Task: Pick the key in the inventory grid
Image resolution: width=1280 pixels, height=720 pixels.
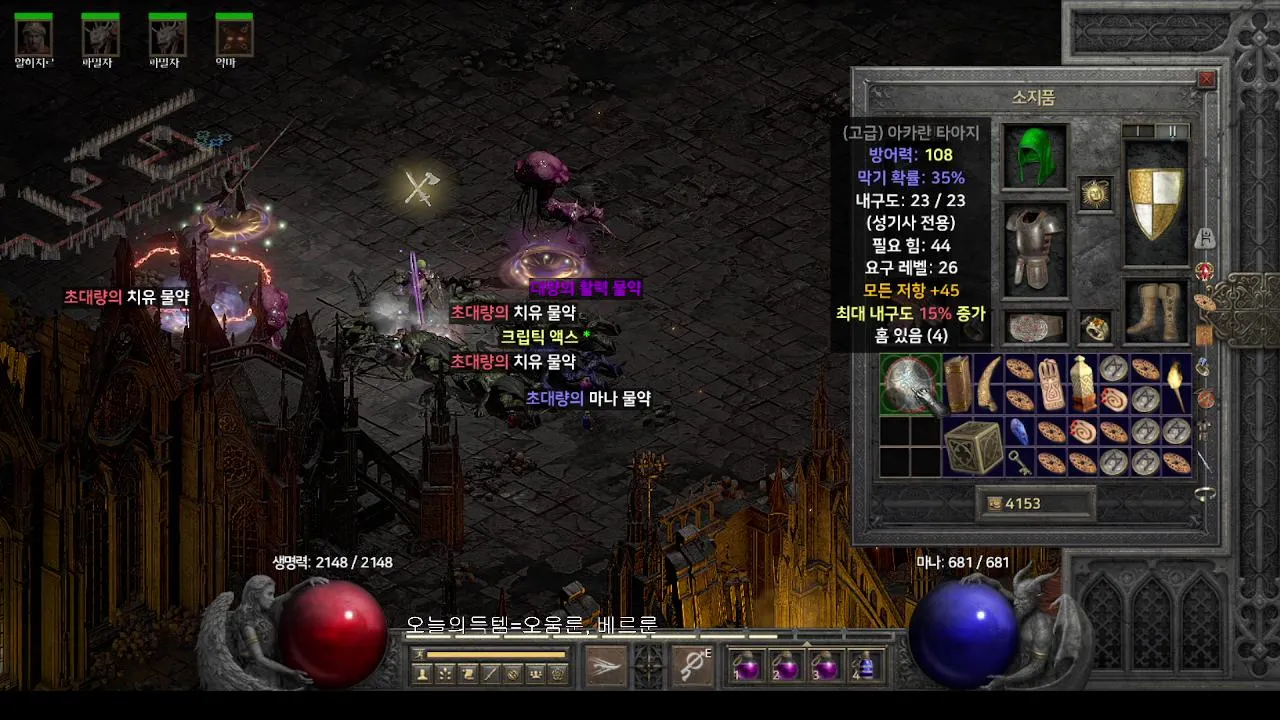Action: 1018,462
